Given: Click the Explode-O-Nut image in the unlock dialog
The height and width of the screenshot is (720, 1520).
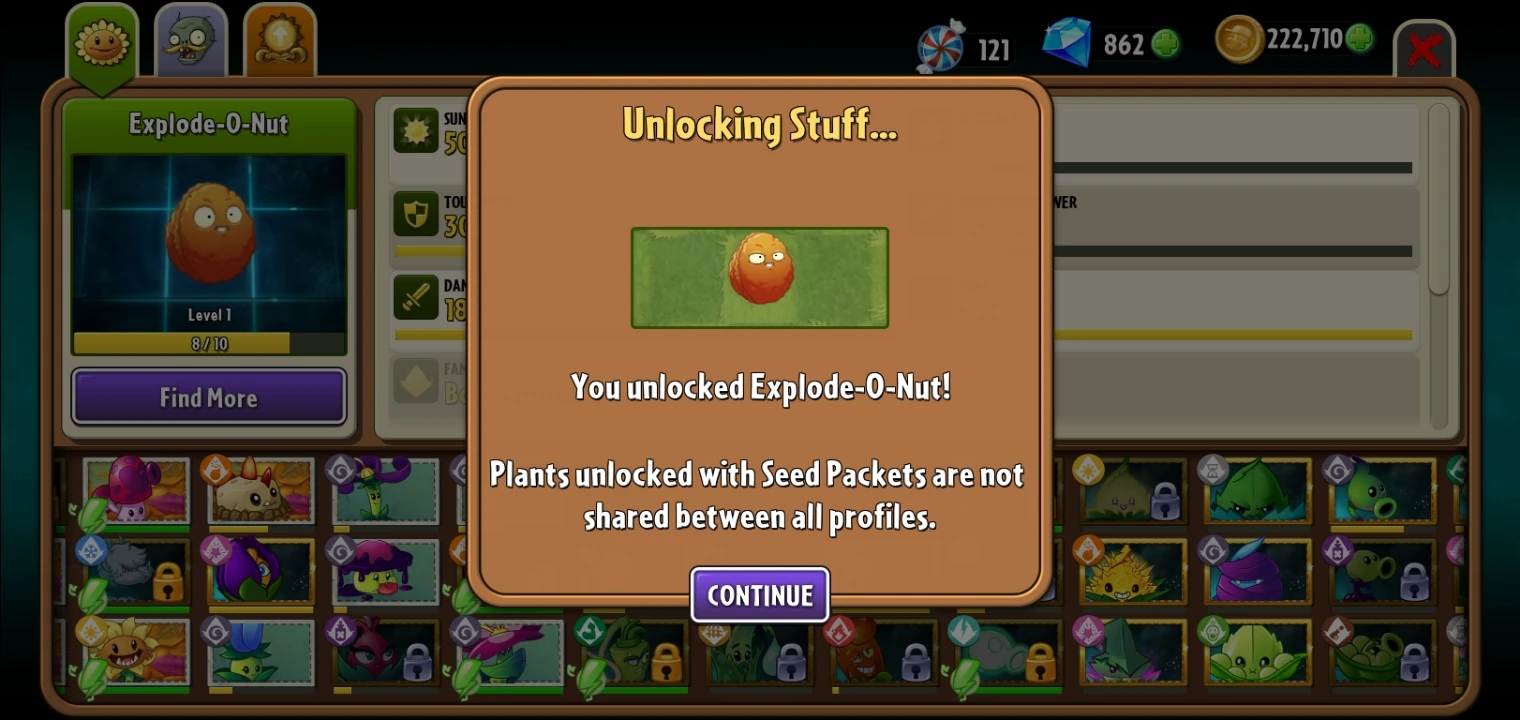Looking at the screenshot, I should tap(759, 278).
